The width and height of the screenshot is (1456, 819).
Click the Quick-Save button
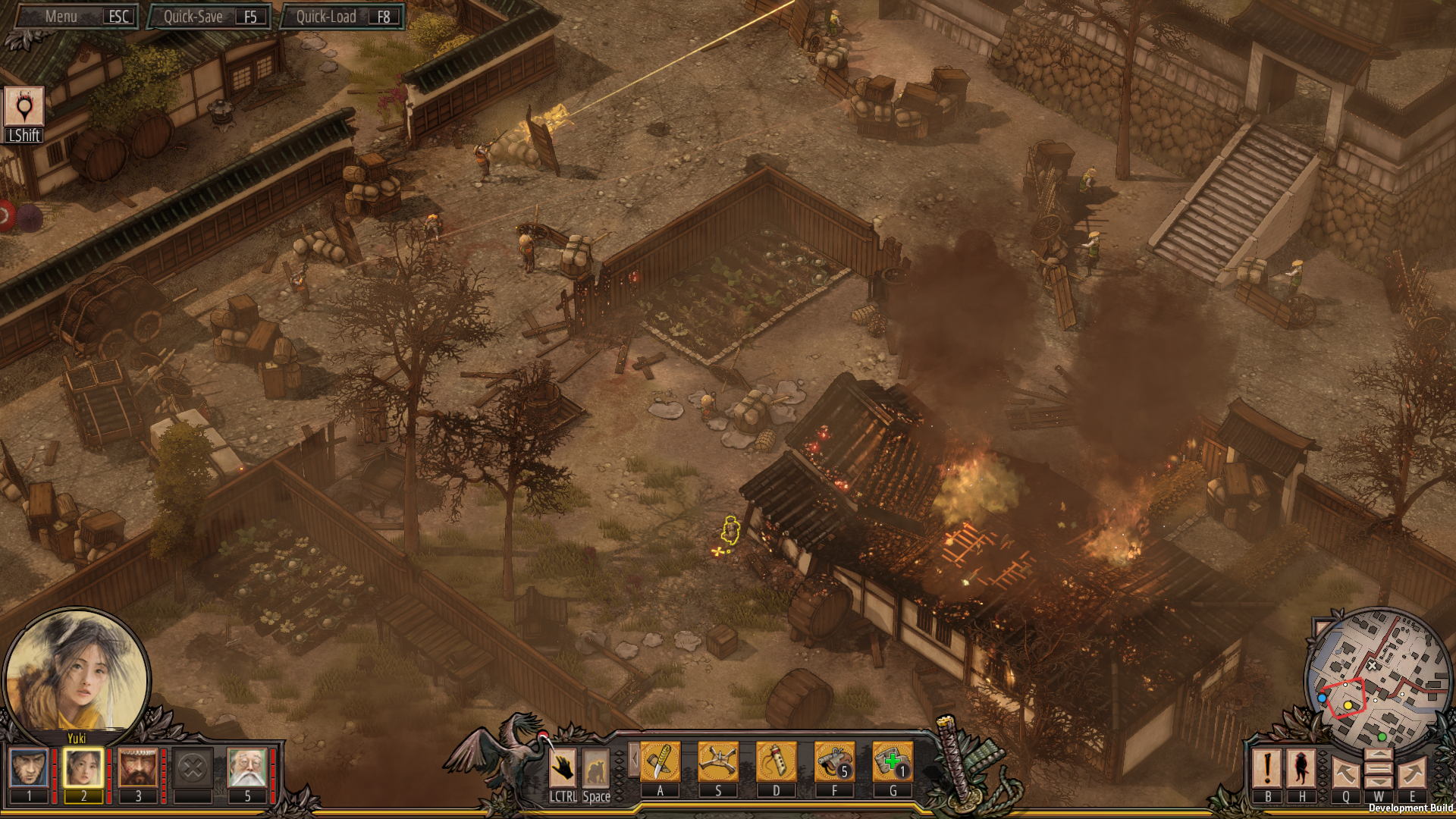coord(209,17)
